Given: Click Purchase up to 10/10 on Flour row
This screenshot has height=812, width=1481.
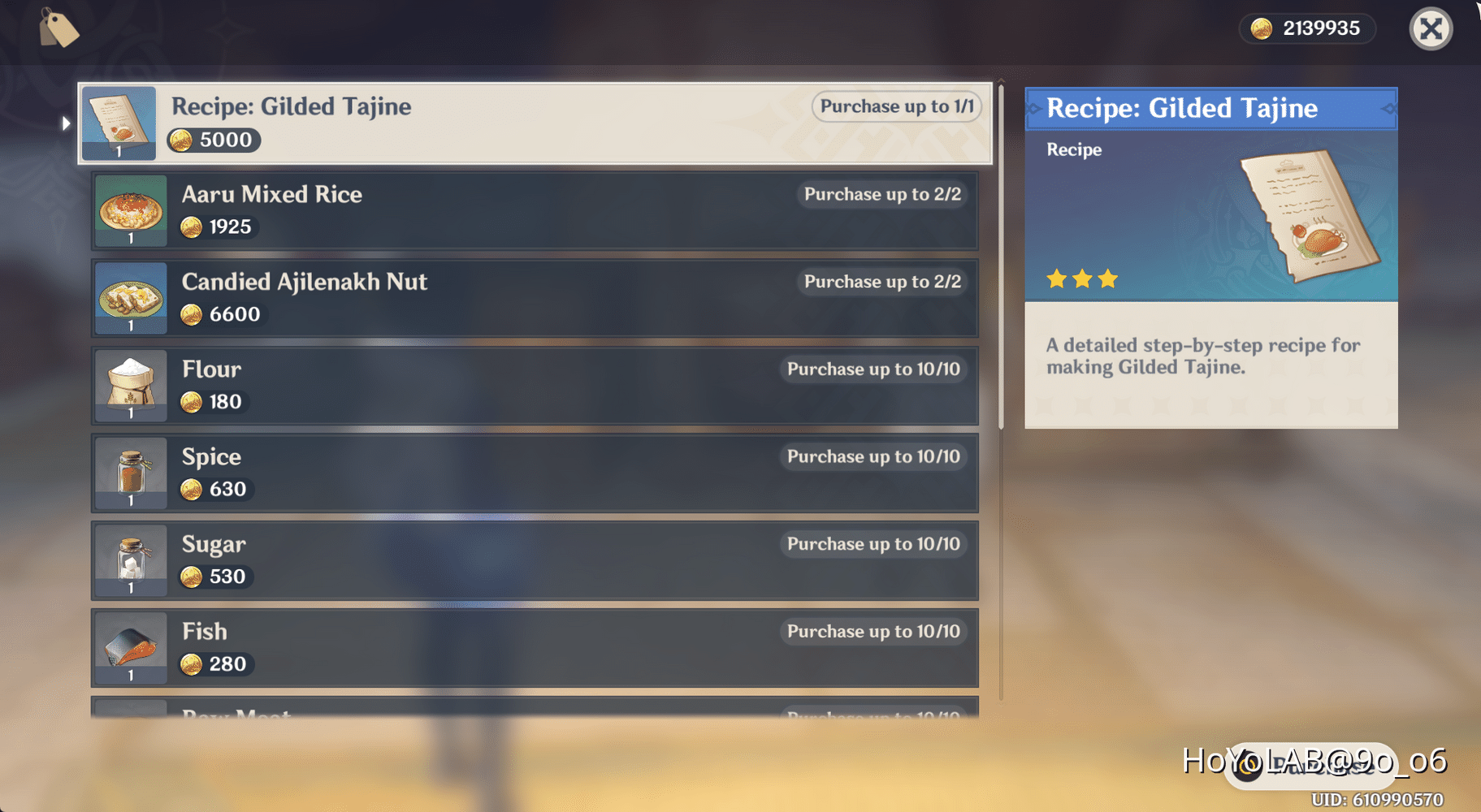Looking at the screenshot, I should coord(873,369).
